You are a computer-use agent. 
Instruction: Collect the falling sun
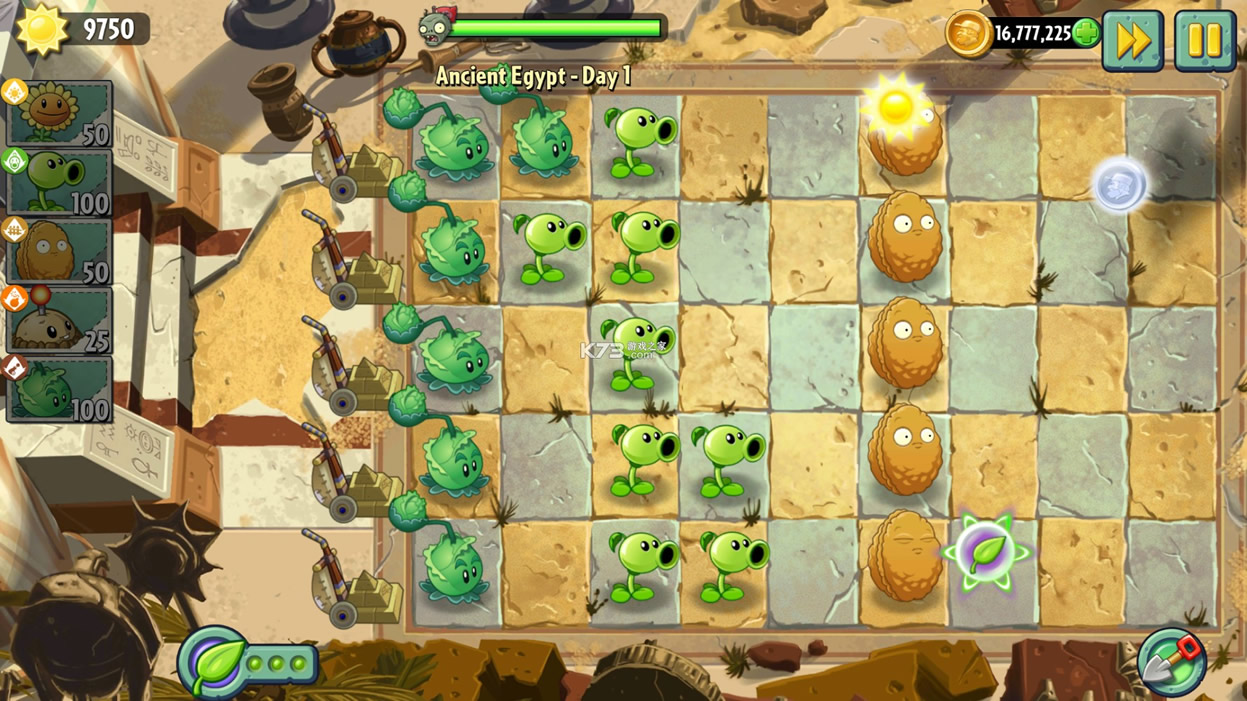click(x=894, y=106)
